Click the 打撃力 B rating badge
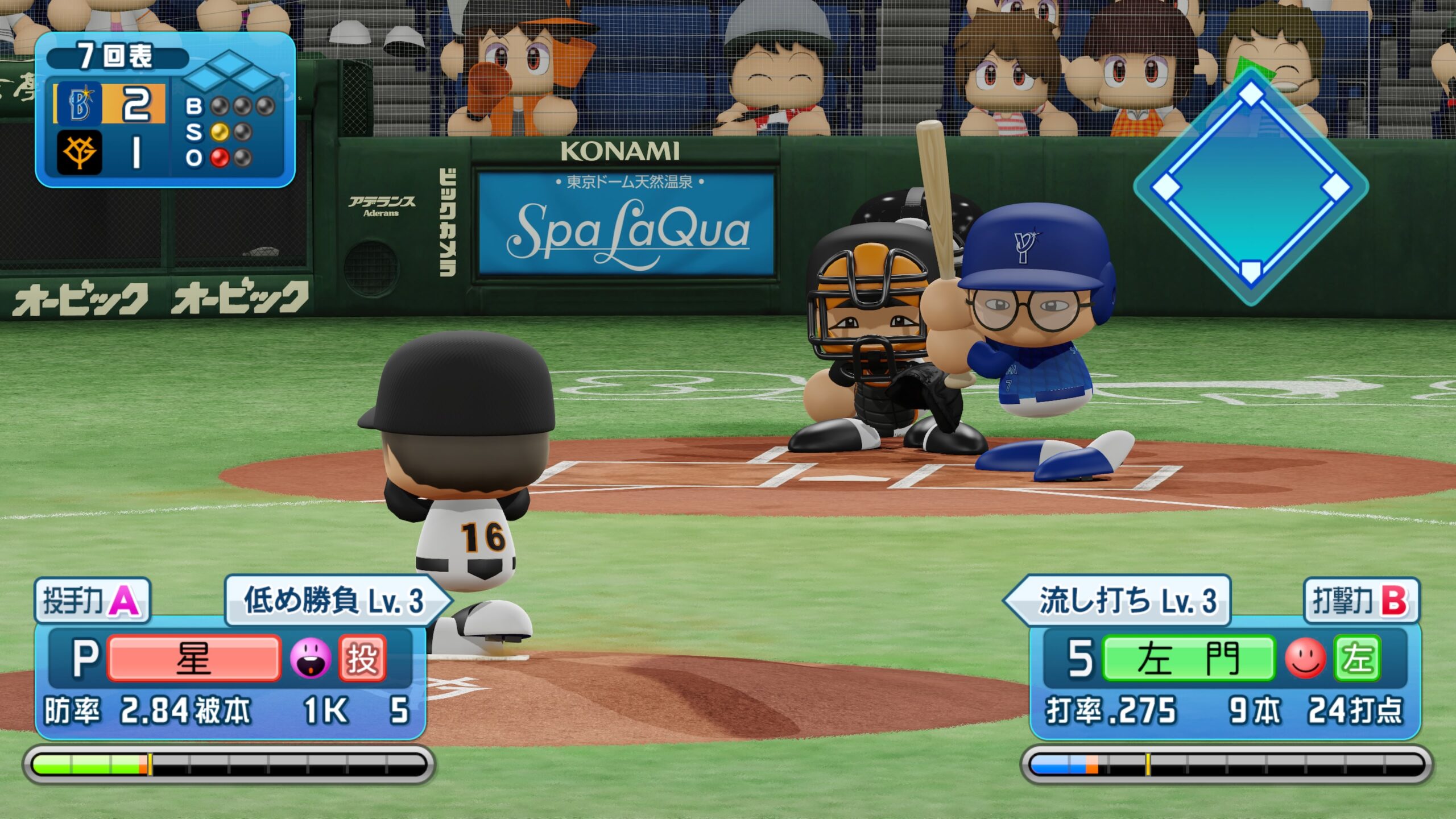The width and height of the screenshot is (1456, 819). (x=1361, y=601)
